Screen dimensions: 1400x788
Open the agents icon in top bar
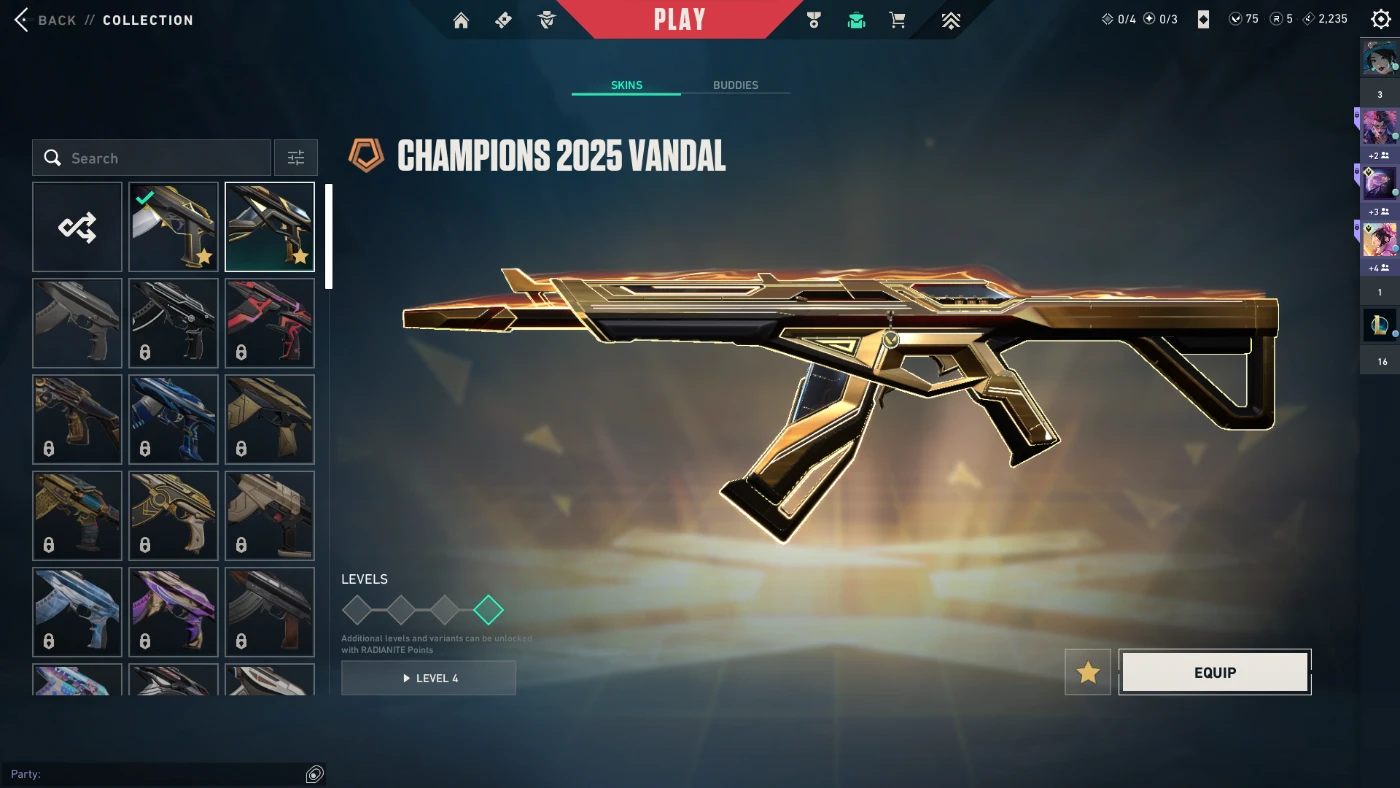pos(546,20)
